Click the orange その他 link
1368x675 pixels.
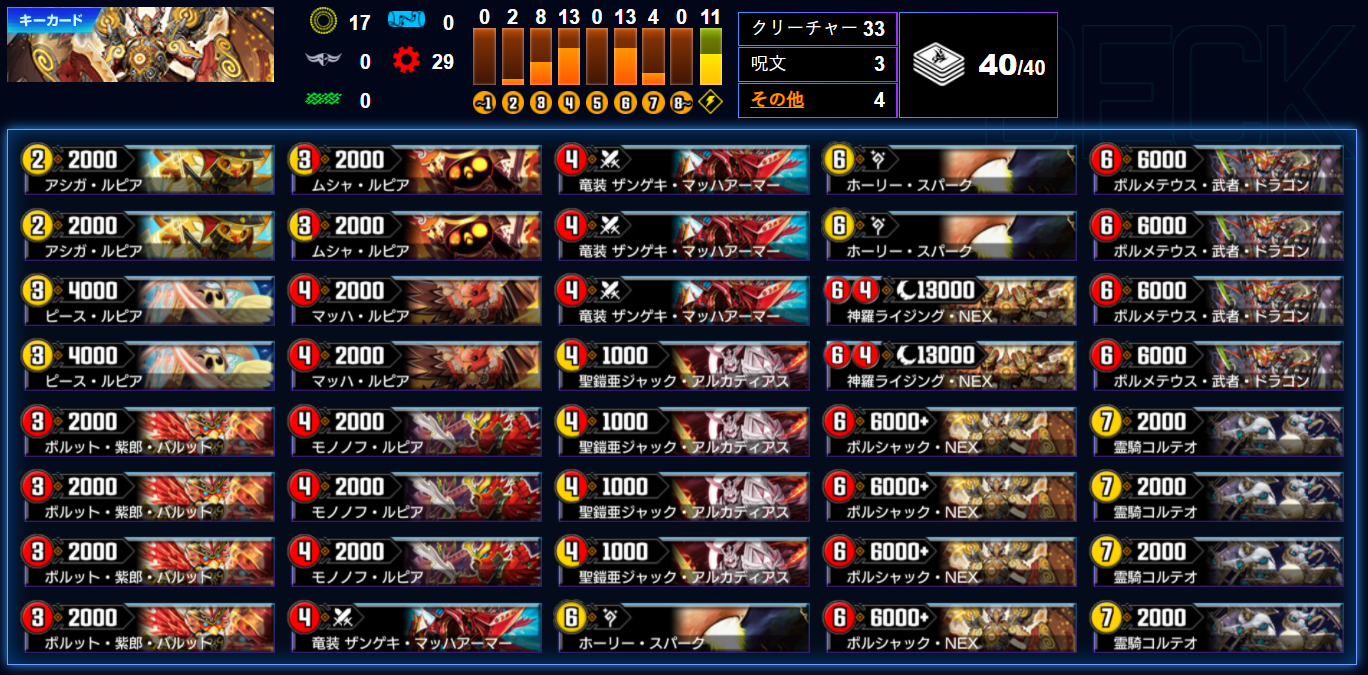click(x=777, y=100)
